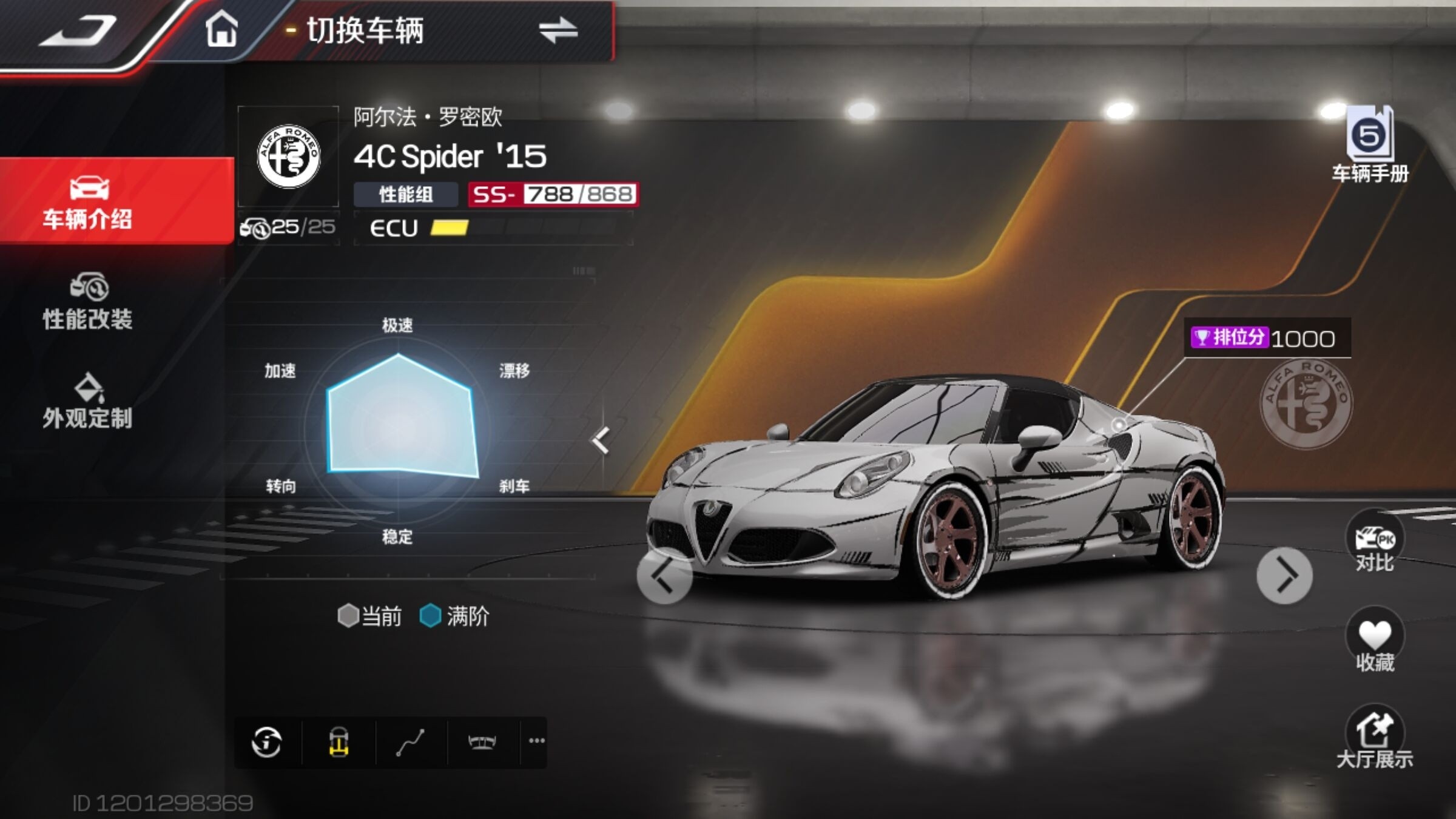The image size is (1456, 819).
Task: Show the previous car with left arrow
Action: 664,575
